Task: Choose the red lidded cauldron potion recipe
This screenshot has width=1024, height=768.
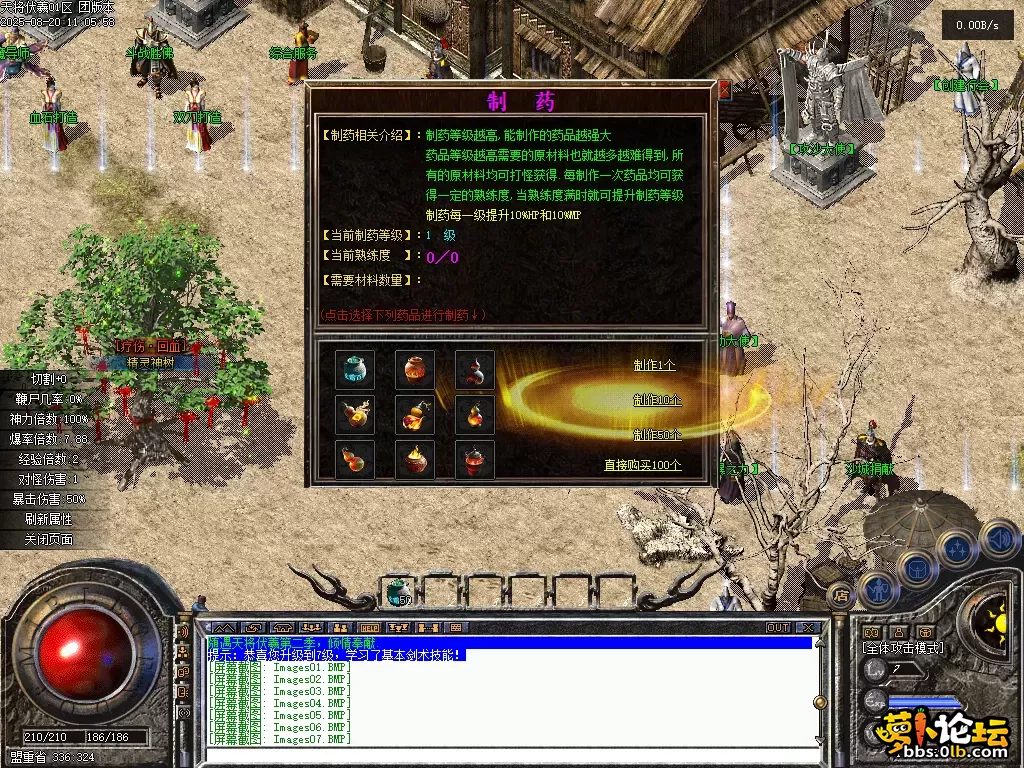Action: pyautogui.click(x=475, y=459)
